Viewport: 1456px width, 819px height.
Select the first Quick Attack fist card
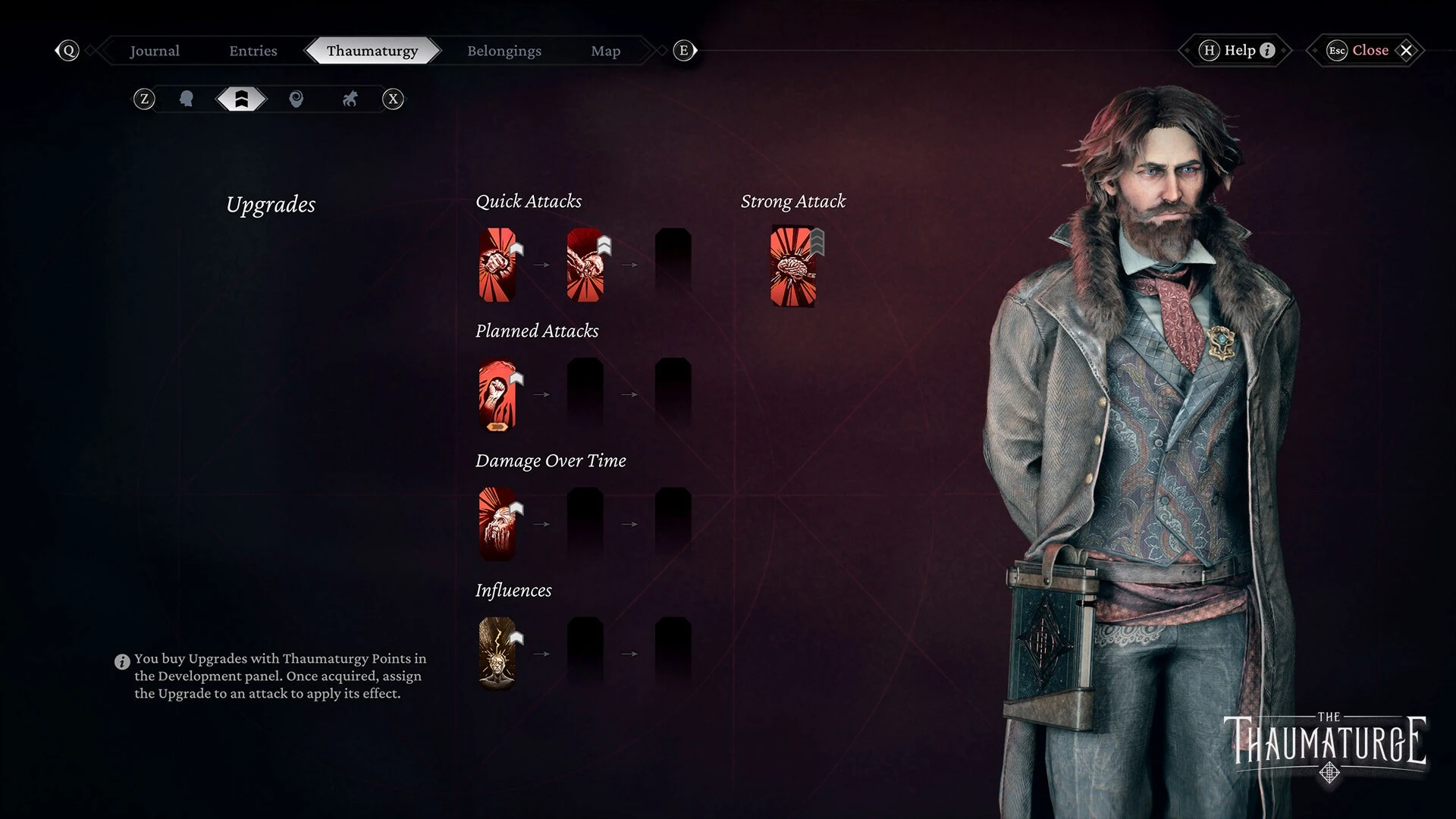[497, 265]
